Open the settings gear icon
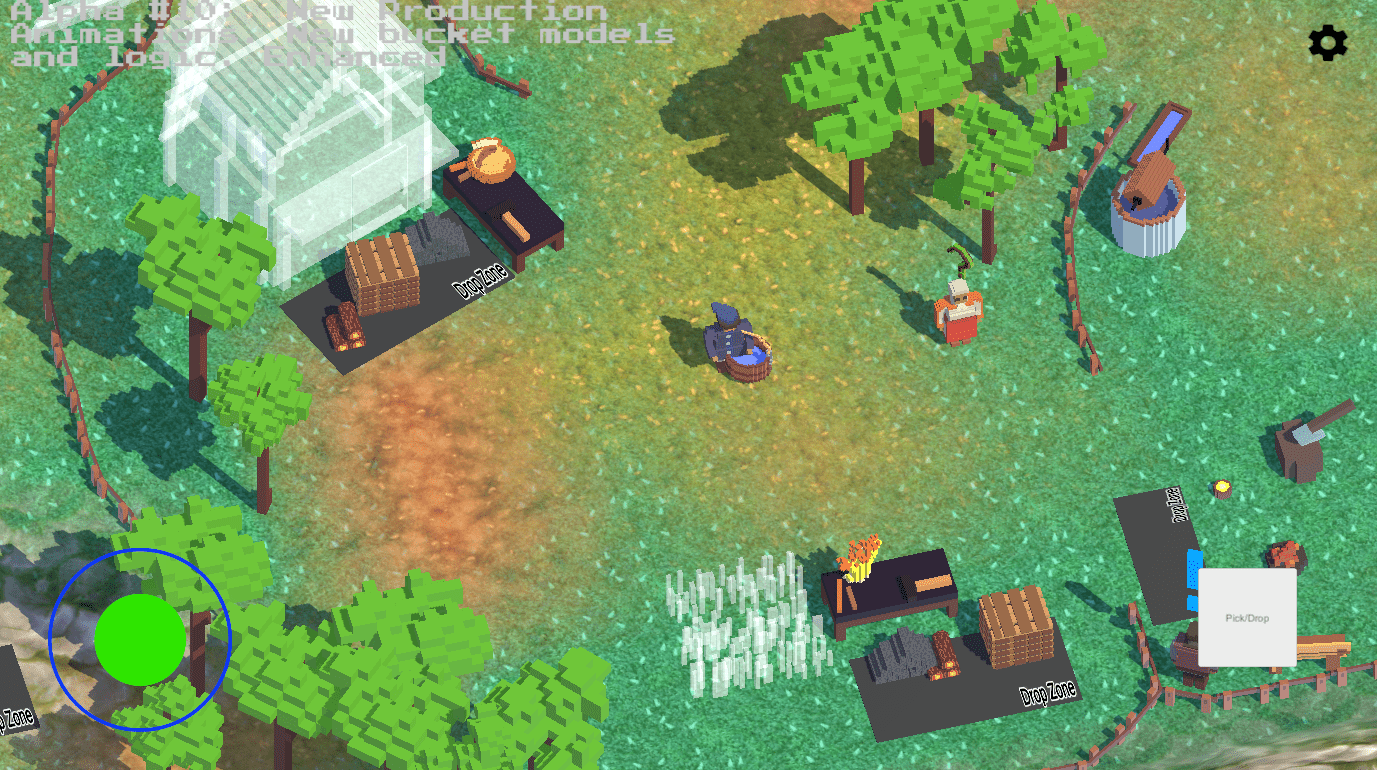The width and height of the screenshot is (1377, 770). click(x=1327, y=43)
